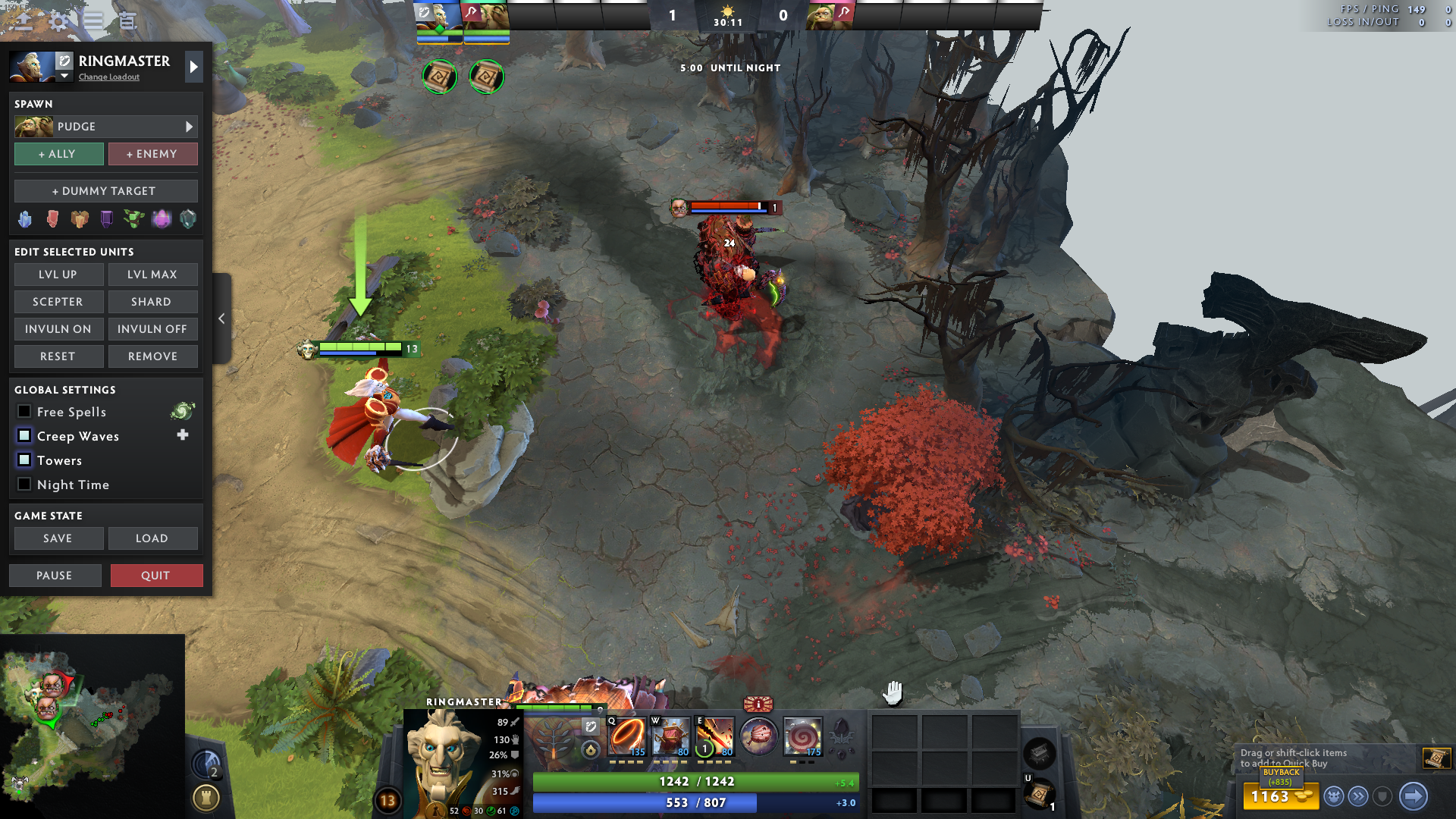Toggle the Towers checkbox
The height and width of the screenshot is (819, 1456).
(x=24, y=460)
